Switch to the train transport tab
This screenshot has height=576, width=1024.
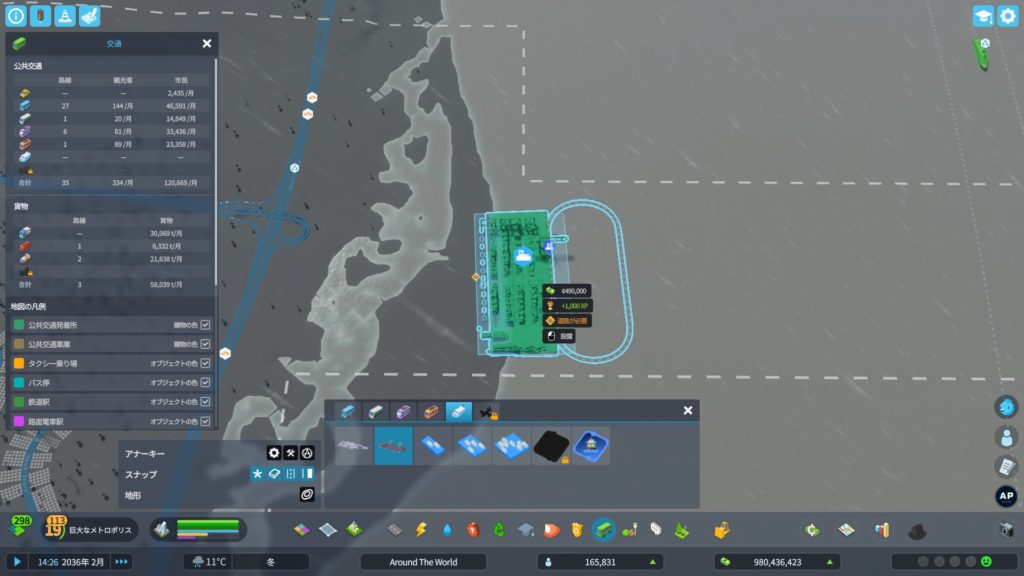click(x=375, y=411)
